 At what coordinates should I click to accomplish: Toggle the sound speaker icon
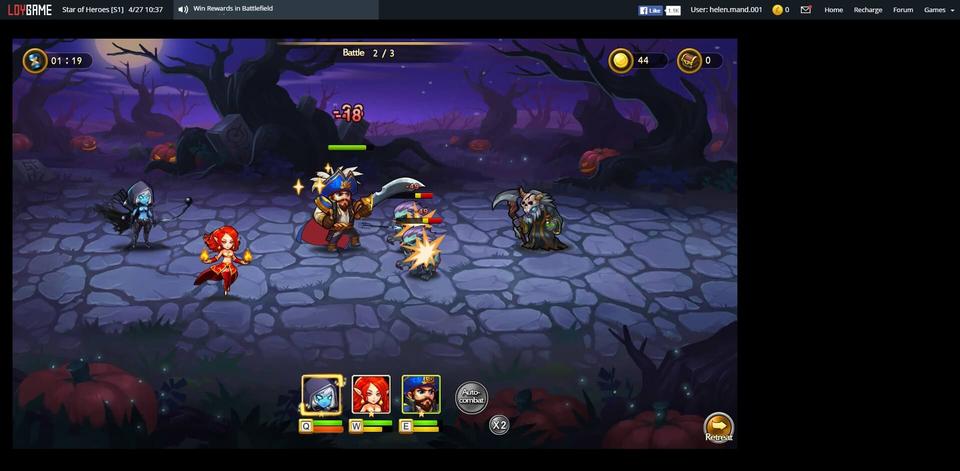click(183, 9)
